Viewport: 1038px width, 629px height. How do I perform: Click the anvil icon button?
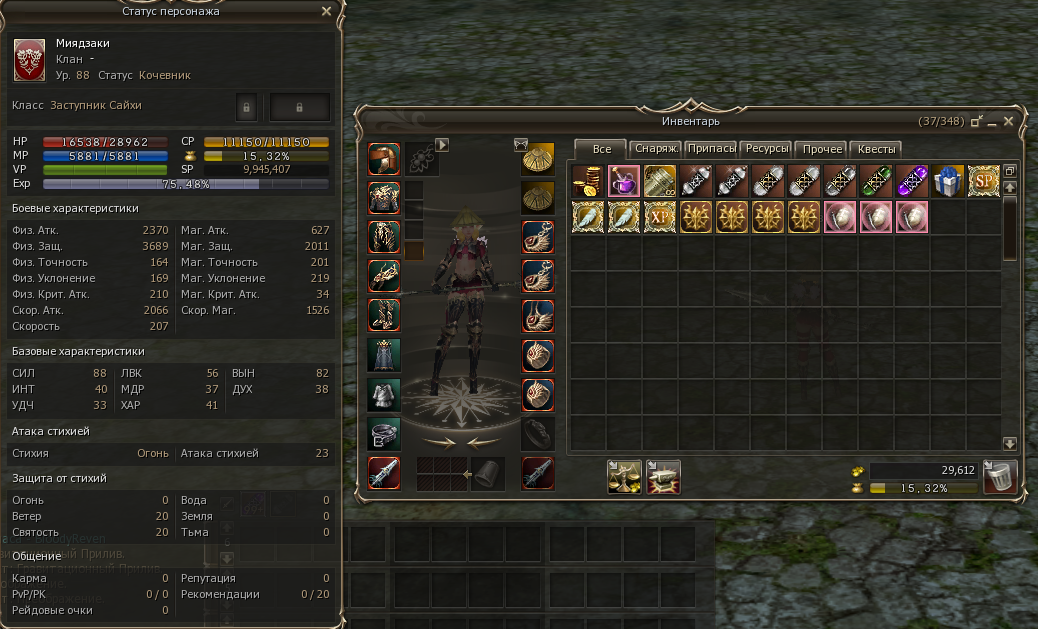[x=663, y=477]
